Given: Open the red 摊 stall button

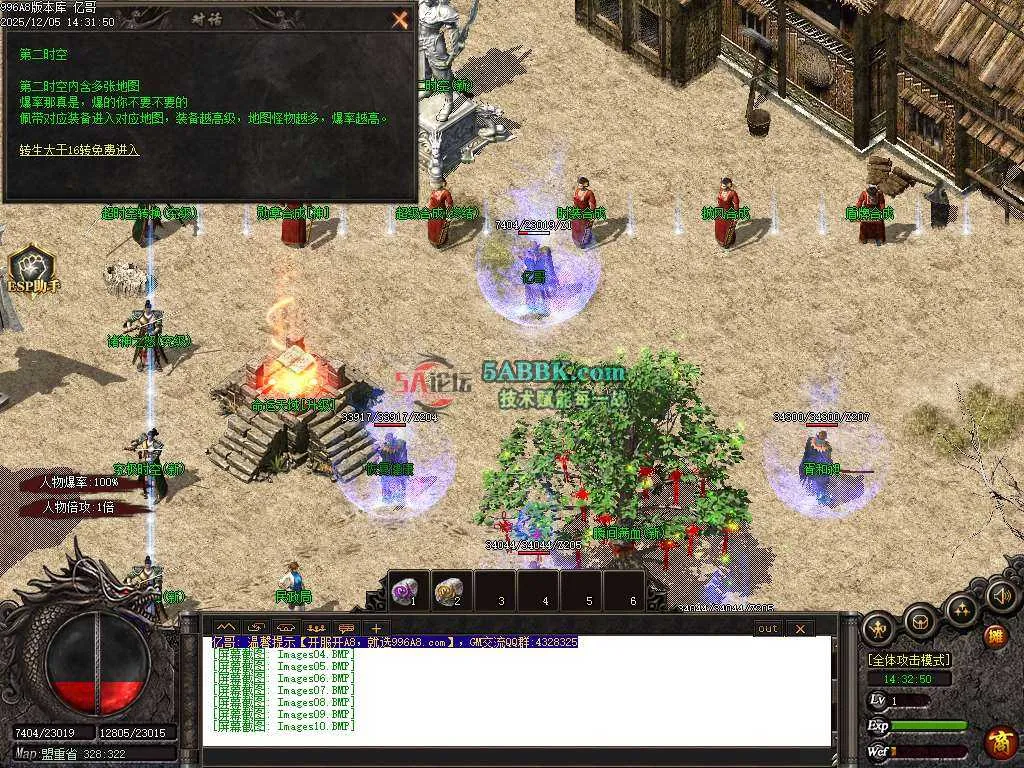Looking at the screenshot, I should (x=996, y=635).
